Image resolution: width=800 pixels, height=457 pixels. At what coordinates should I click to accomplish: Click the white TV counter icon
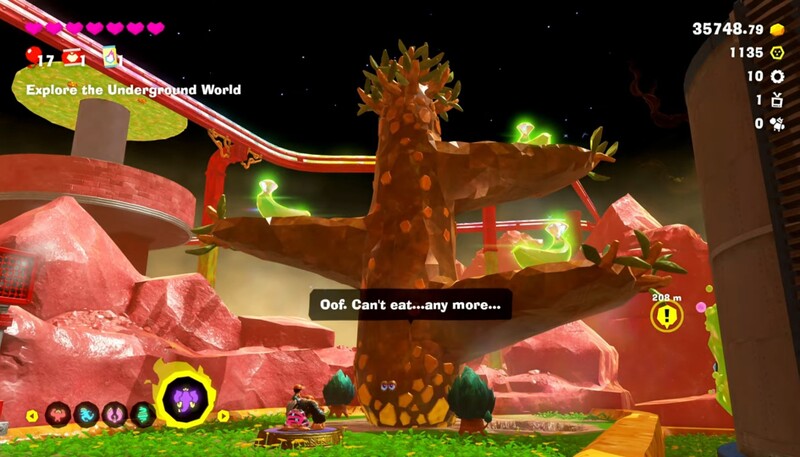coord(775,100)
